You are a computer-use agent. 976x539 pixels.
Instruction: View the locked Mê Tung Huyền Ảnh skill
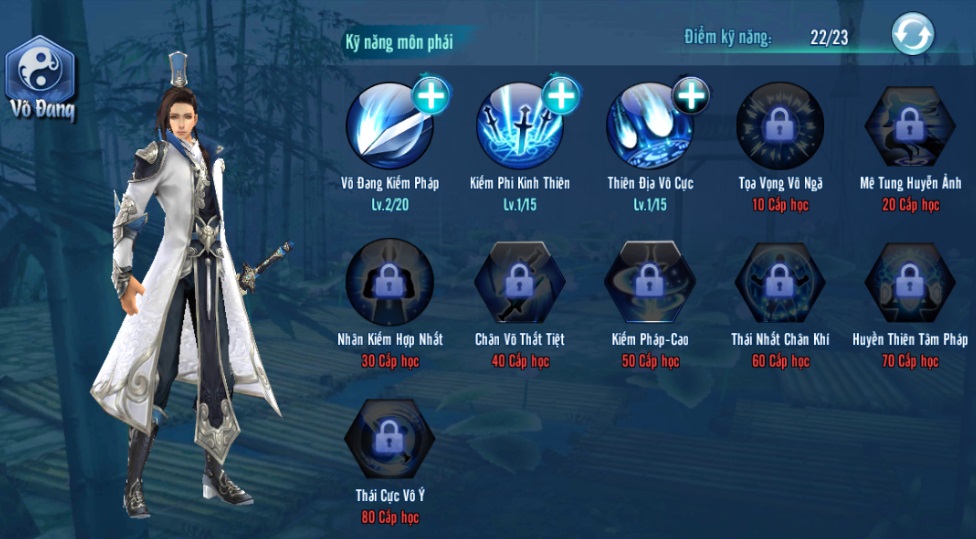909,125
